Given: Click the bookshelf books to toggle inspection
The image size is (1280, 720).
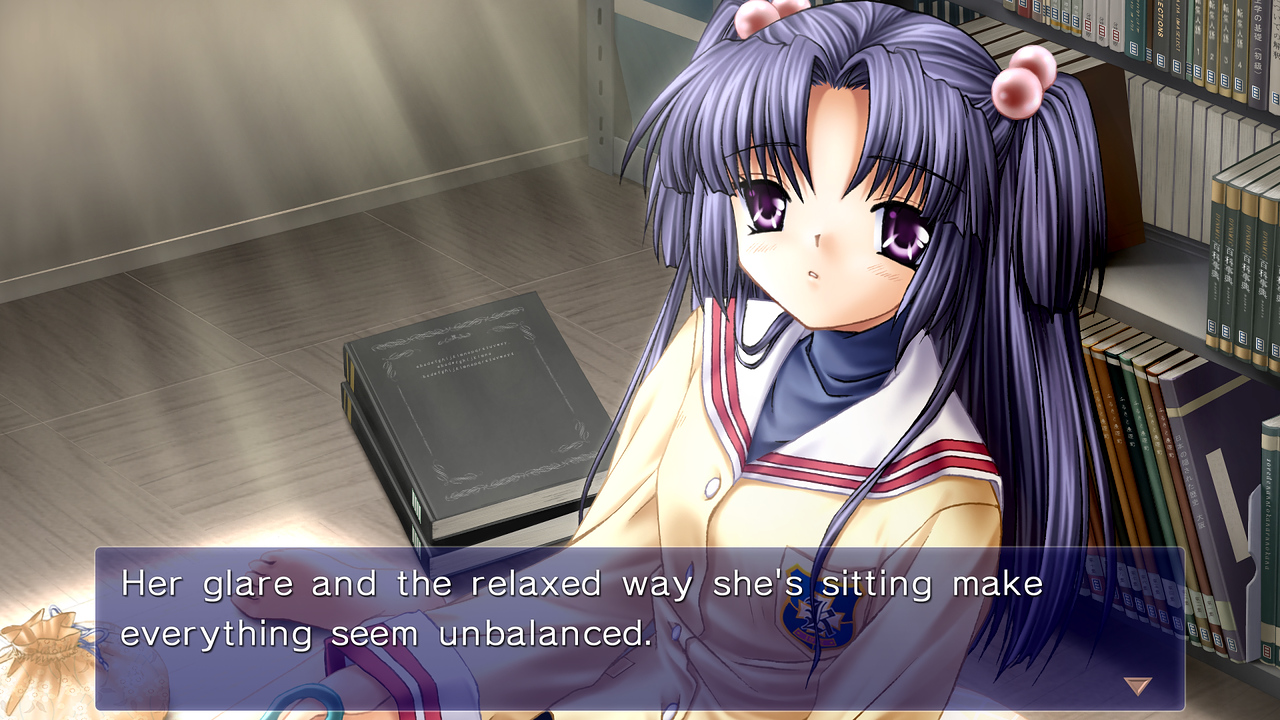Looking at the screenshot, I should 1180,430.
